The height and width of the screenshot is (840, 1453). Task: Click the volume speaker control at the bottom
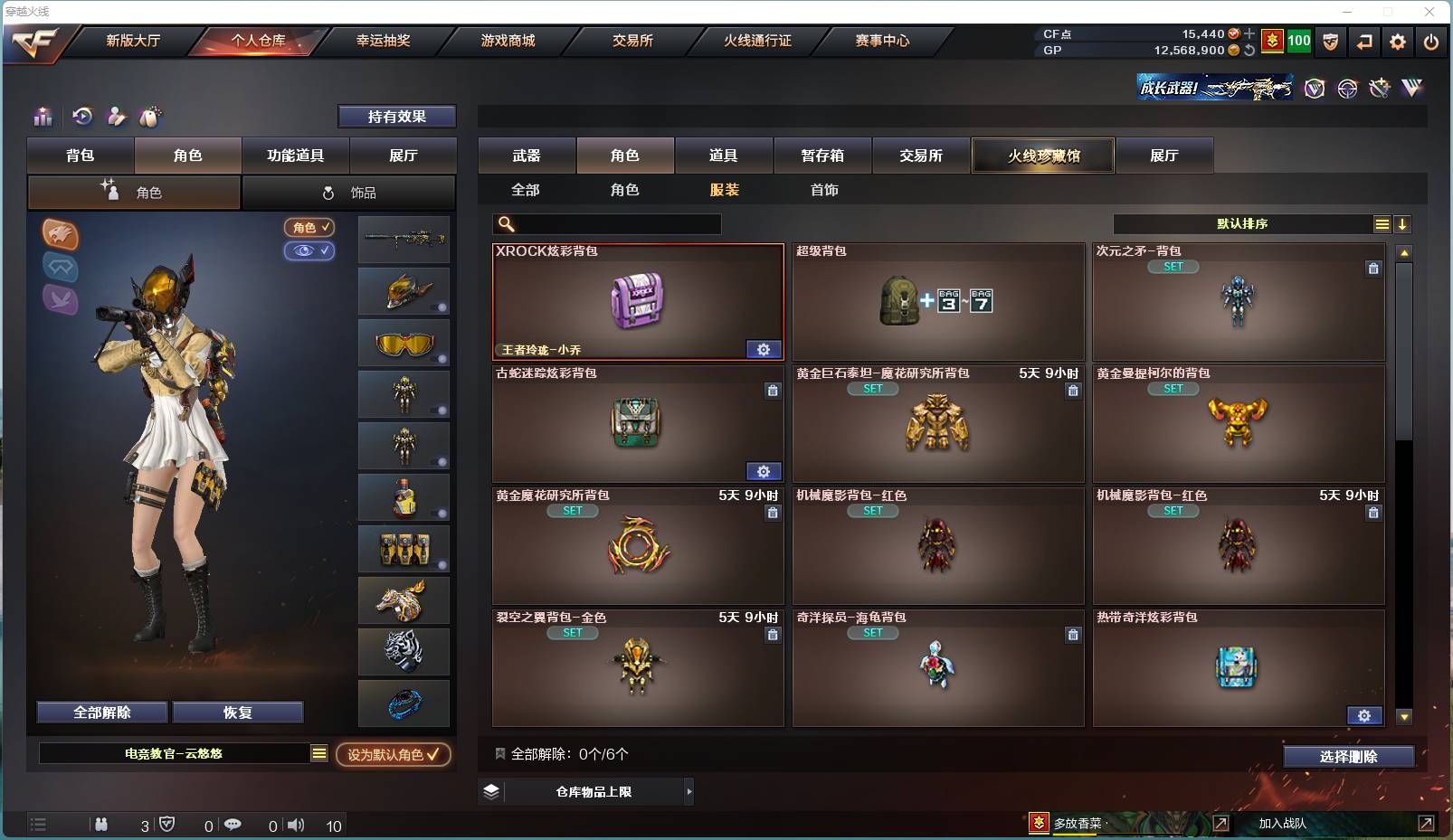(296, 825)
